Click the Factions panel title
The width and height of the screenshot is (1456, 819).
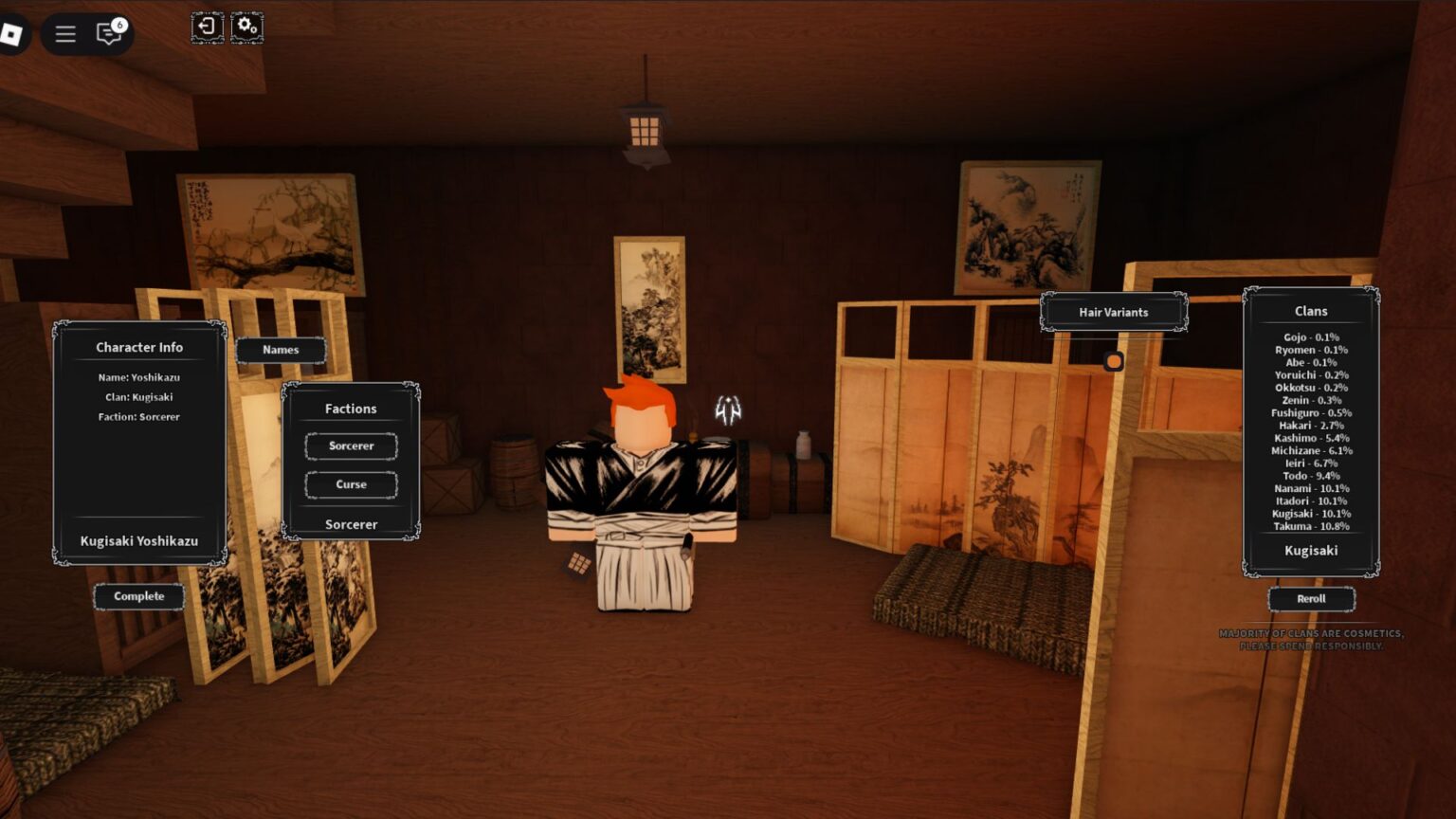[350, 409]
